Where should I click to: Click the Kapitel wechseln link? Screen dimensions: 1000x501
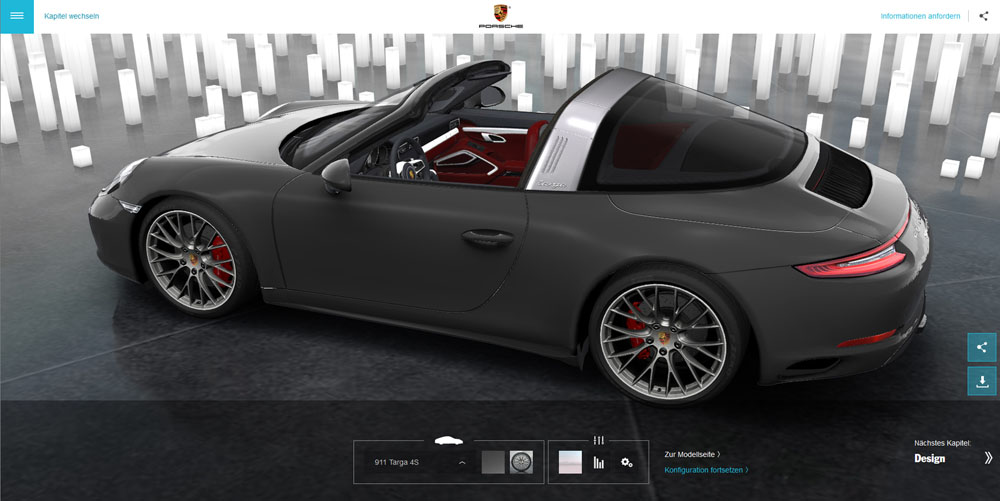[x=72, y=16]
